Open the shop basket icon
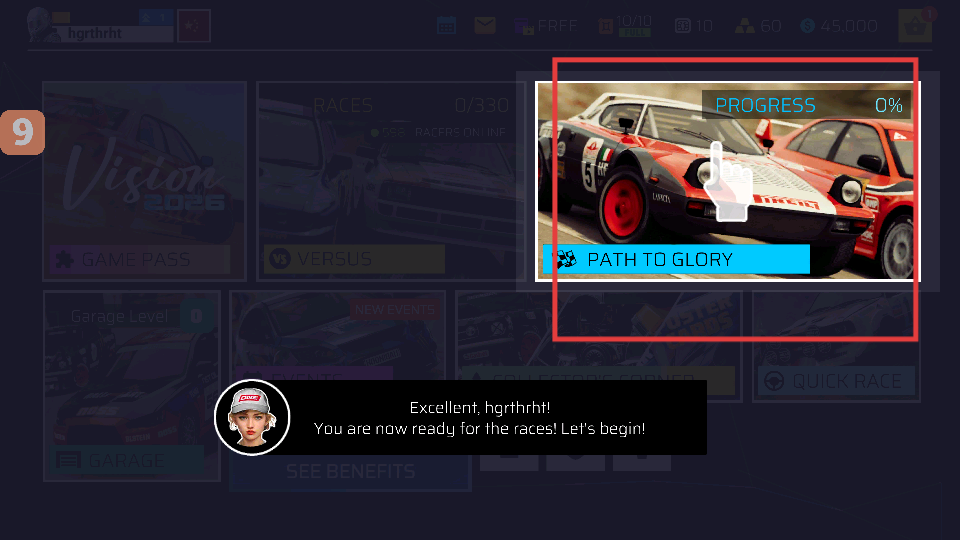 914,26
